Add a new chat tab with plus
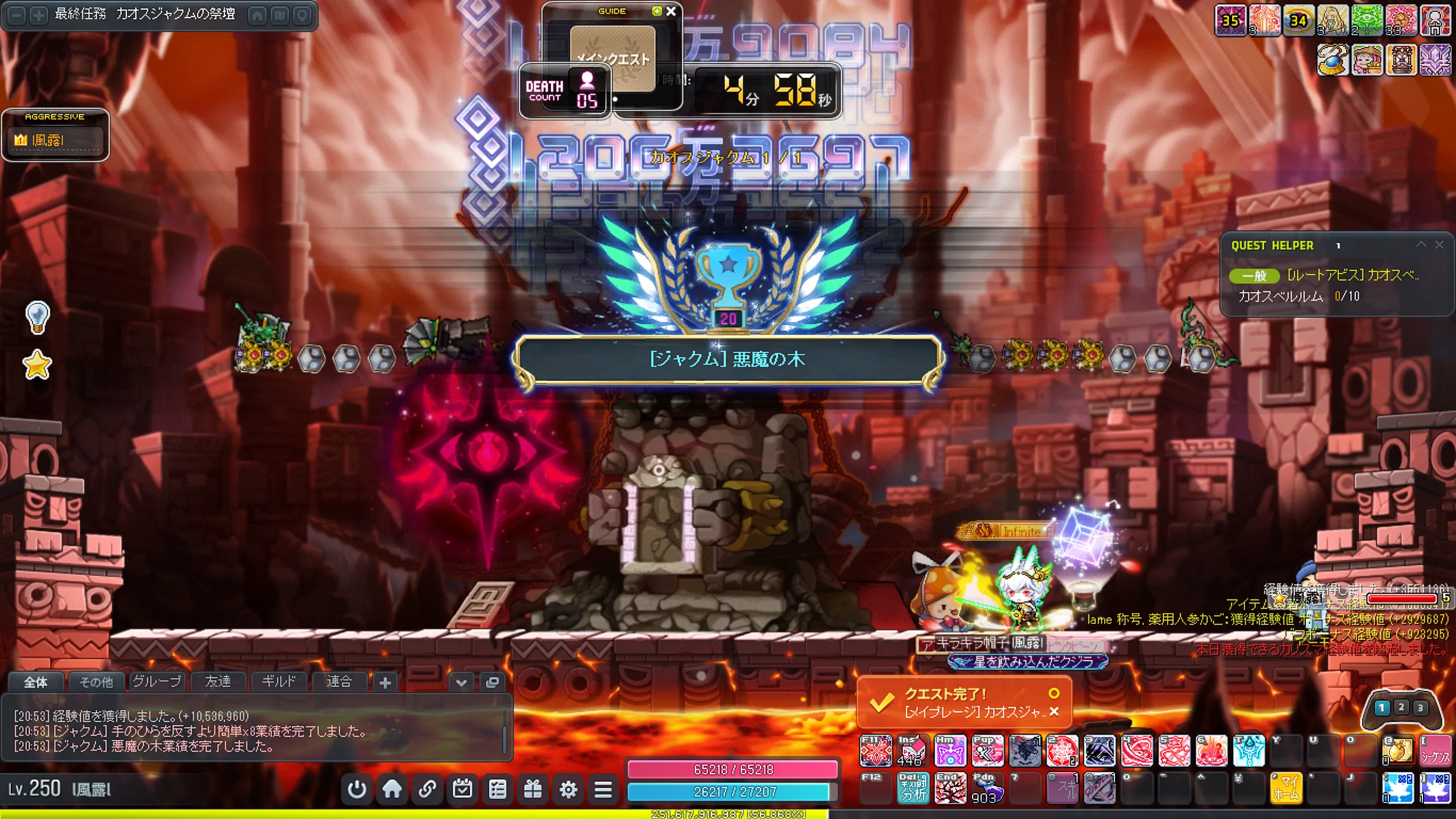The image size is (1456, 819). (385, 682)
